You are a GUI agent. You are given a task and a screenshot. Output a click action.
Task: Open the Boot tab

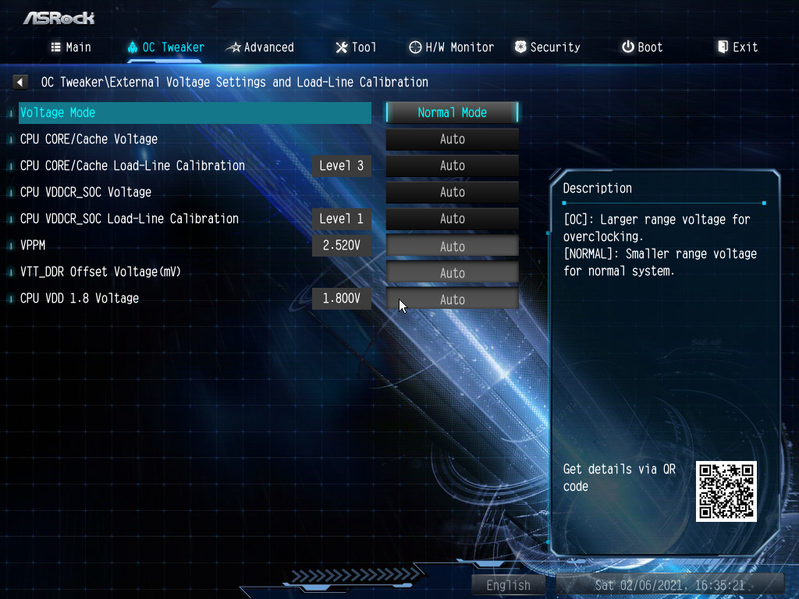(x=642, y=47)
